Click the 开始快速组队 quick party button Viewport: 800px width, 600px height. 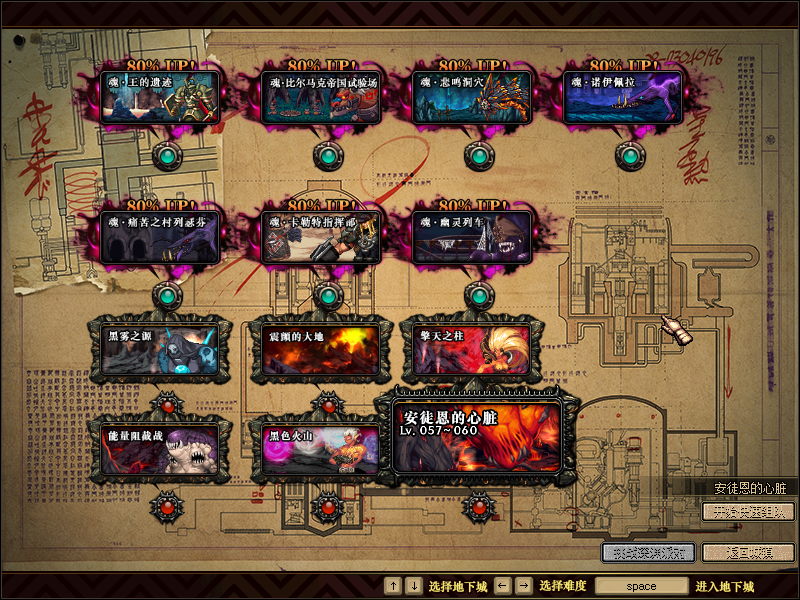tap(748, 512)
